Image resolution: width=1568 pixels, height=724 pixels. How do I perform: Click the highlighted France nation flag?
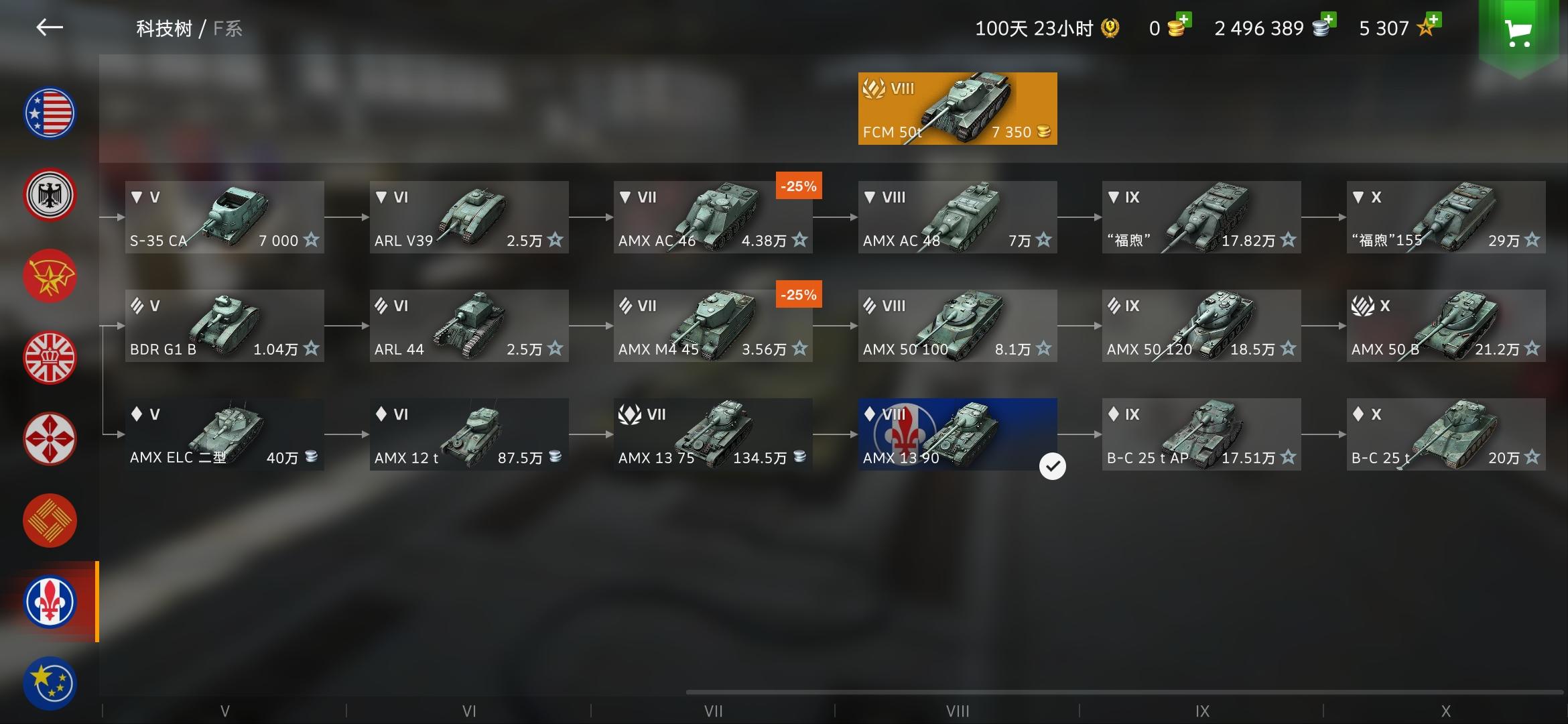click(x=50, y=602)
